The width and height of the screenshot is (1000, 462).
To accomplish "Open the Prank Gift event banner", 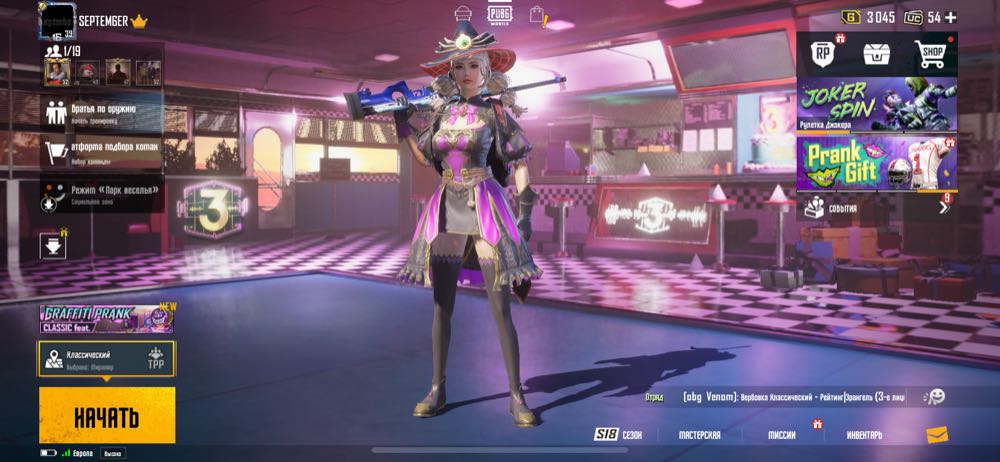I will pyautogui.click(x=876, y=162).
